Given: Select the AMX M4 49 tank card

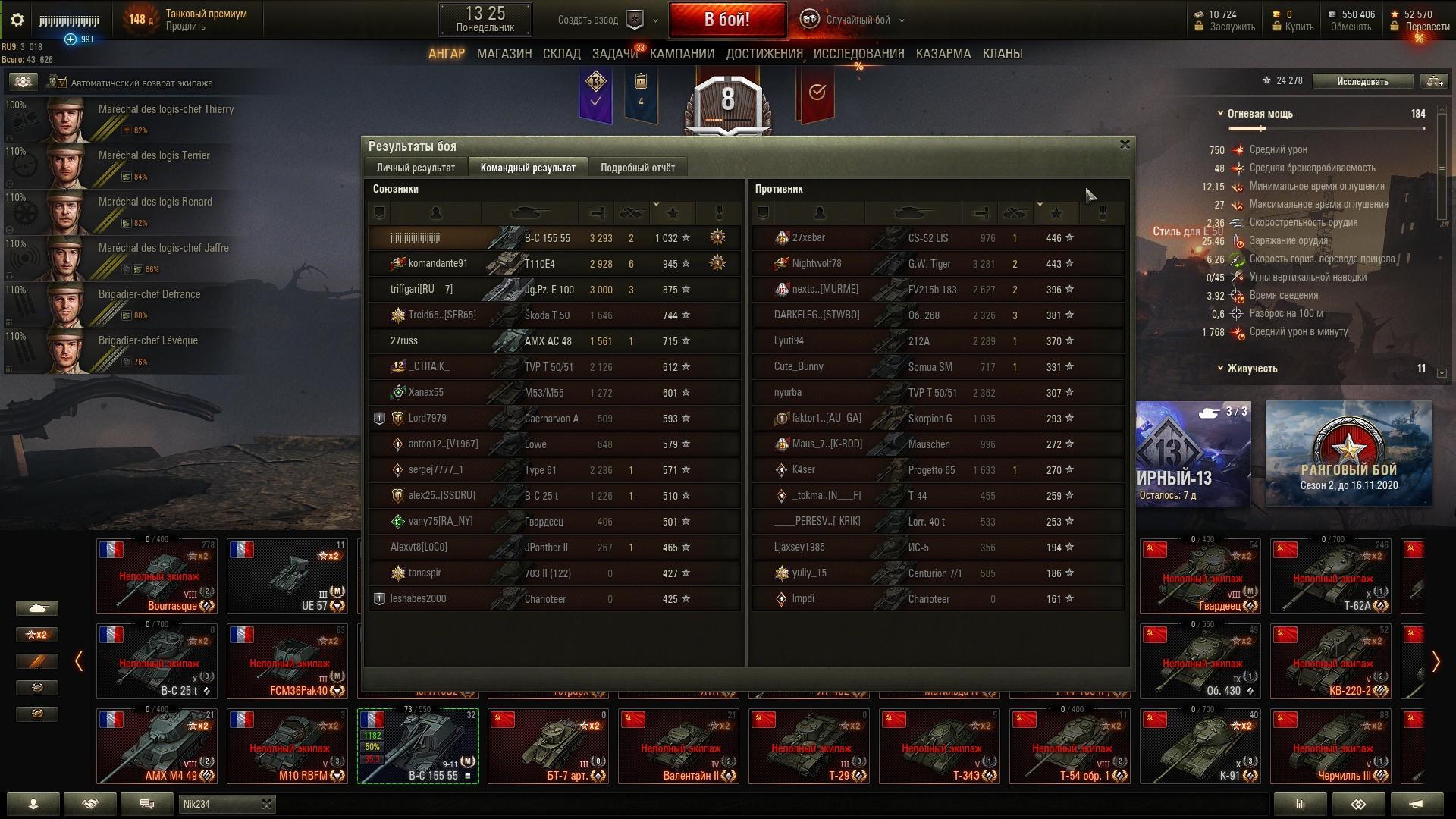Looking at the screenshot, I should [157, 745].
